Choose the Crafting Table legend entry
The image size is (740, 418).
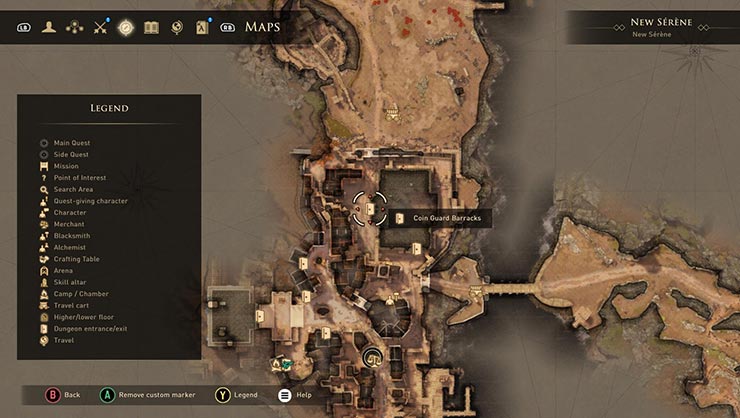point(76,259)
